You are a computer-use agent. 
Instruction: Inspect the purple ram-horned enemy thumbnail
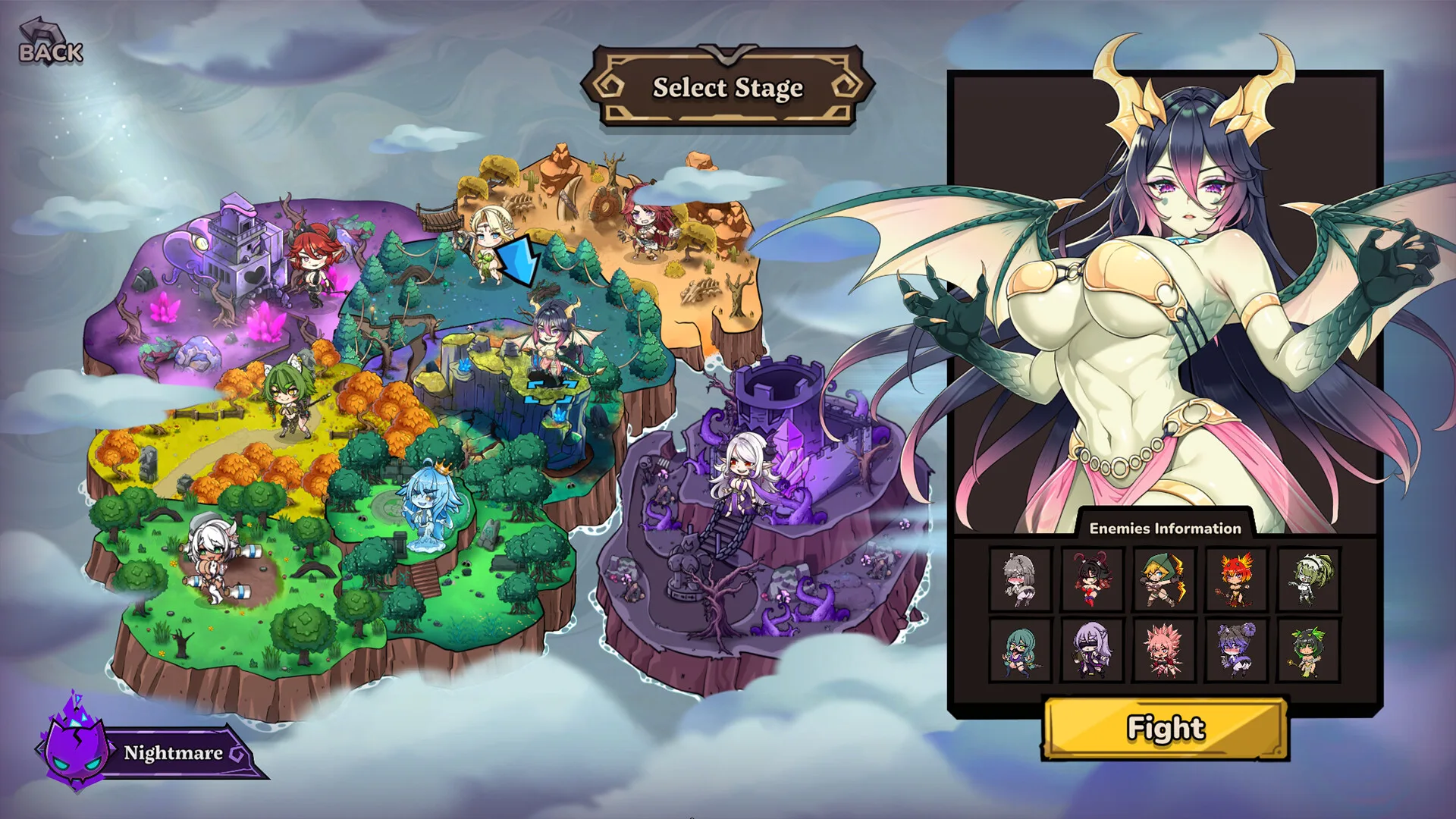tap(1236, 651)
